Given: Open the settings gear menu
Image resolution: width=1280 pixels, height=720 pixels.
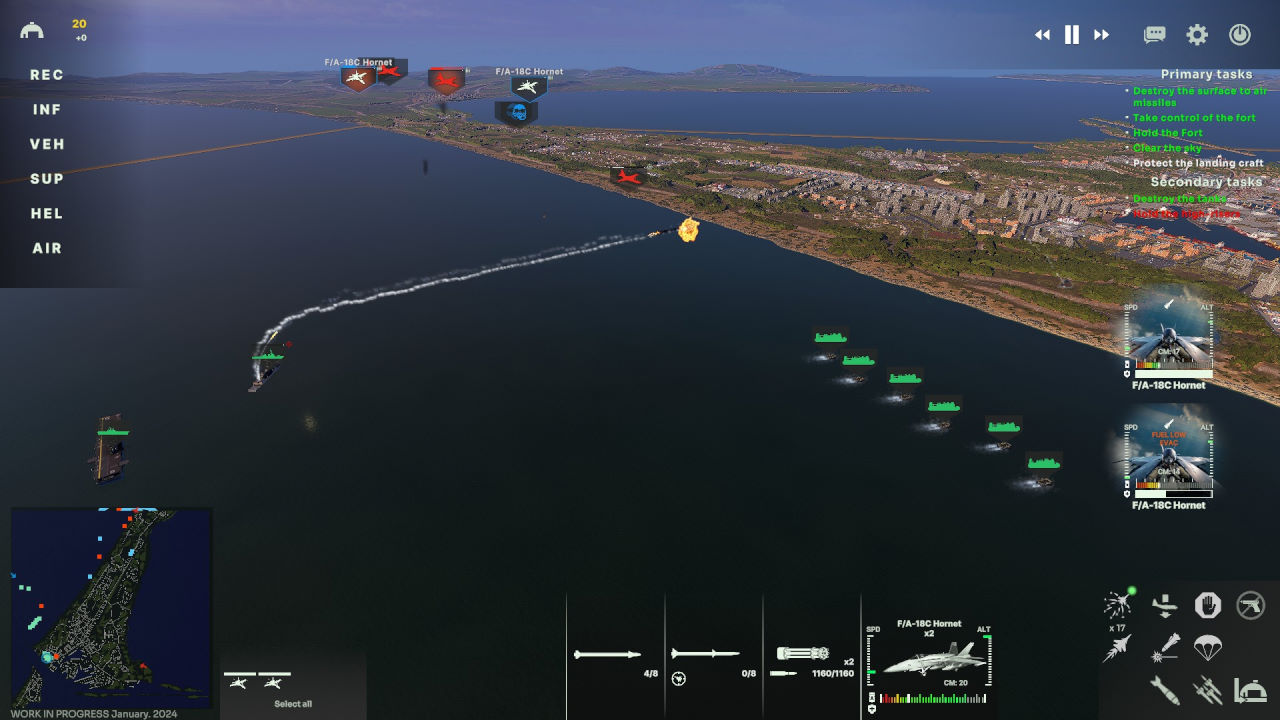Looking at the screenshot, I should 1197,35.
